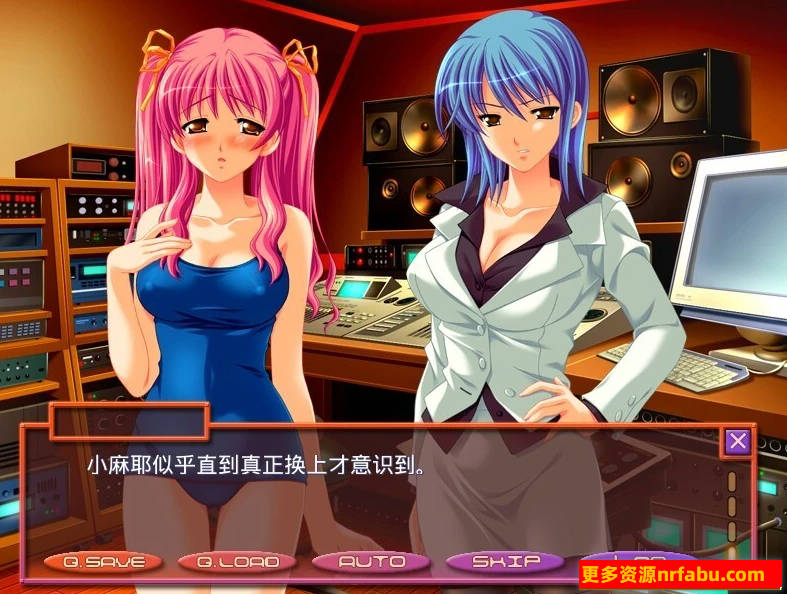787x594 pixels.
Task: Hide the dialogue box with the X
Action: 737,441
